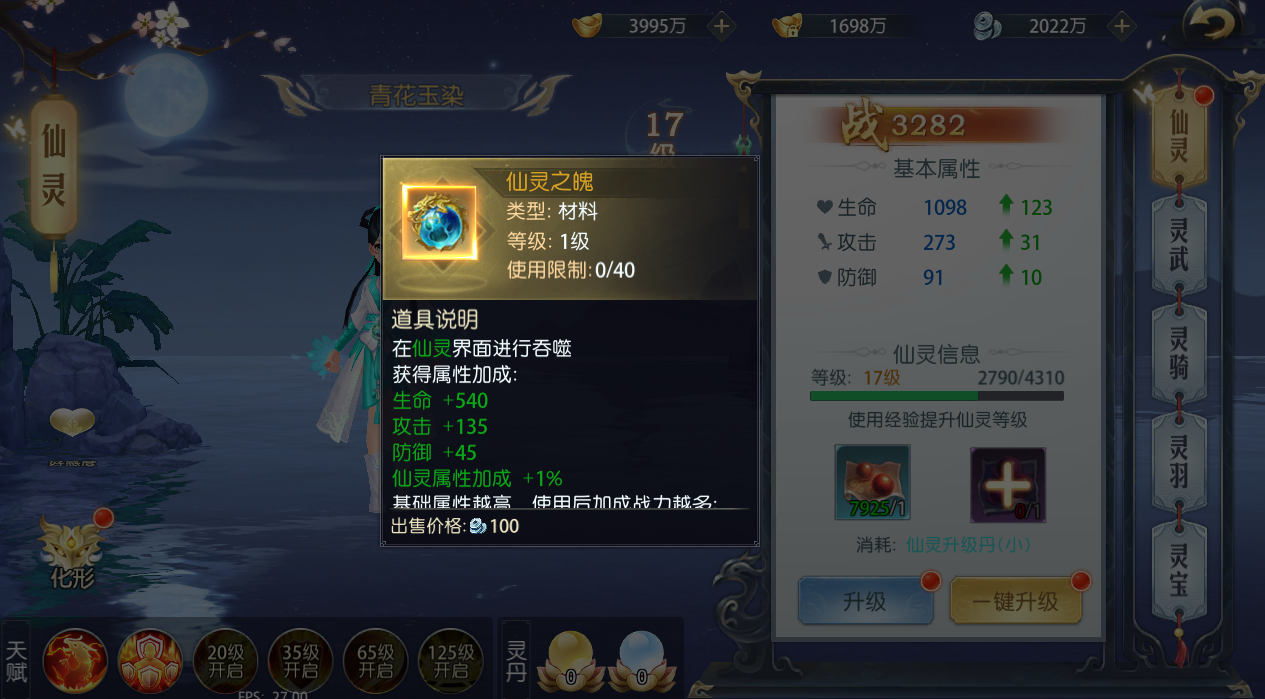Viewport: 1265px width, 699px height.
Task: Tap the locked 125级开启 talent slot
Action: pyautogui.click(x=451, y=660)
